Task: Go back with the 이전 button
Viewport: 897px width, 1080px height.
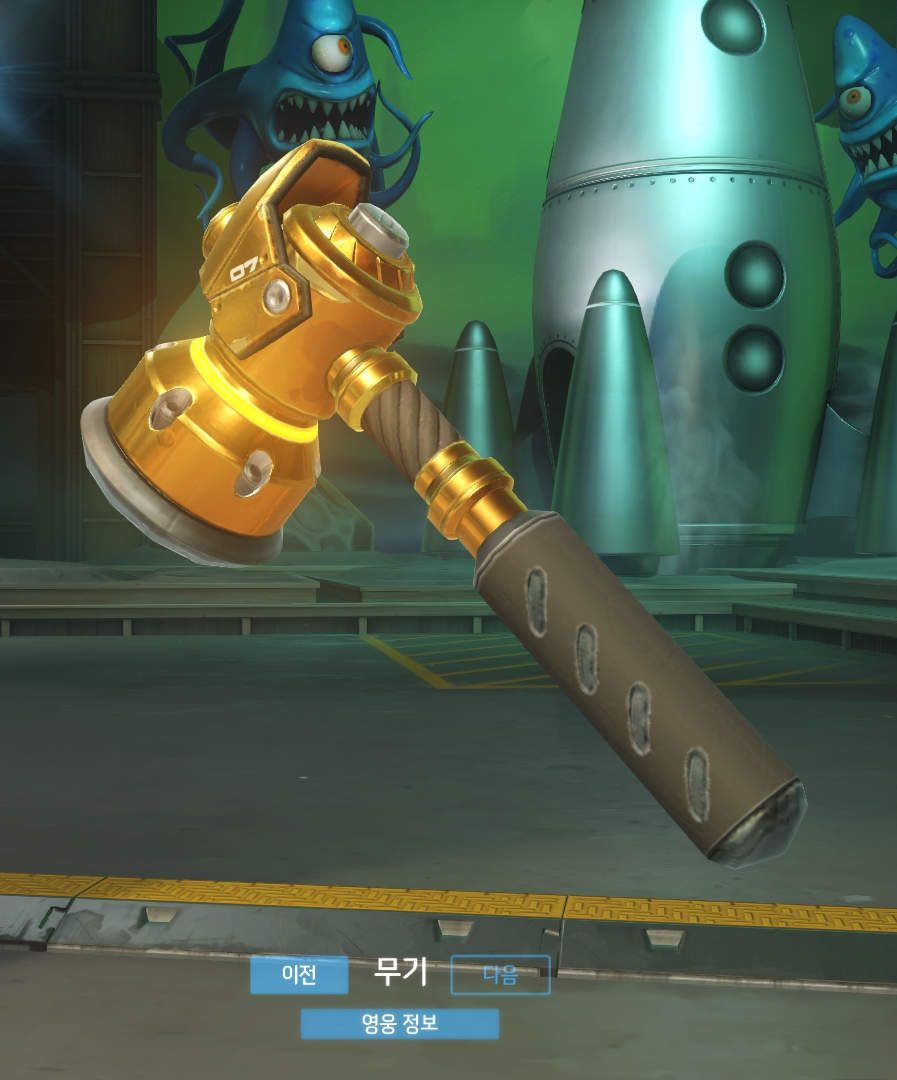Action: click(299, 975)
